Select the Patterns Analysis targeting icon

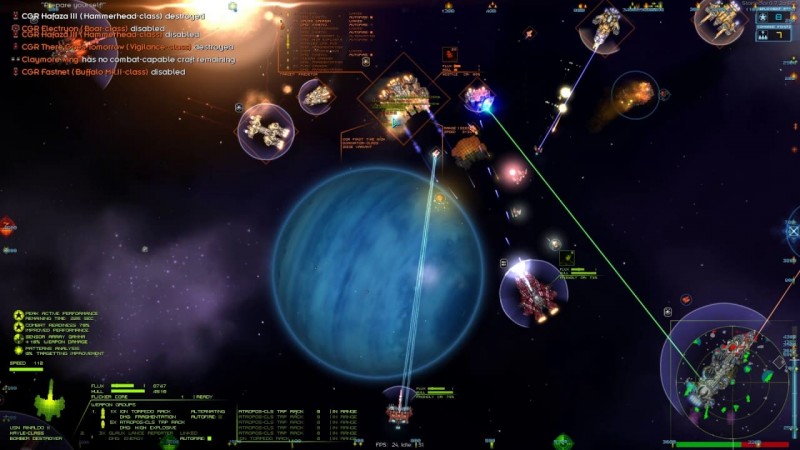pos(18,351)
